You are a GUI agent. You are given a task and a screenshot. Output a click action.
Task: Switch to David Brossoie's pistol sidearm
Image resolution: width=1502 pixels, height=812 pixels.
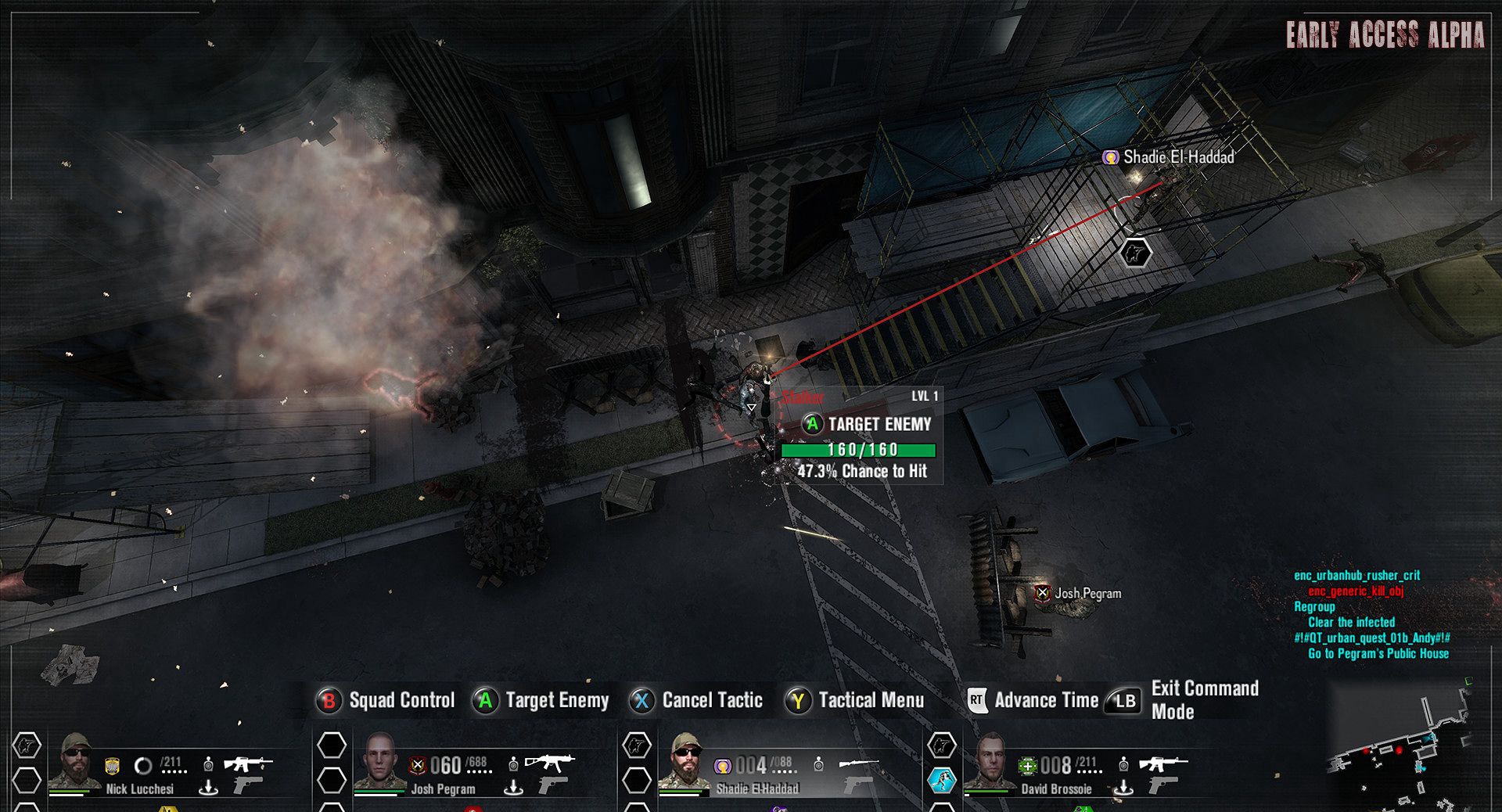pos(1162,784)
